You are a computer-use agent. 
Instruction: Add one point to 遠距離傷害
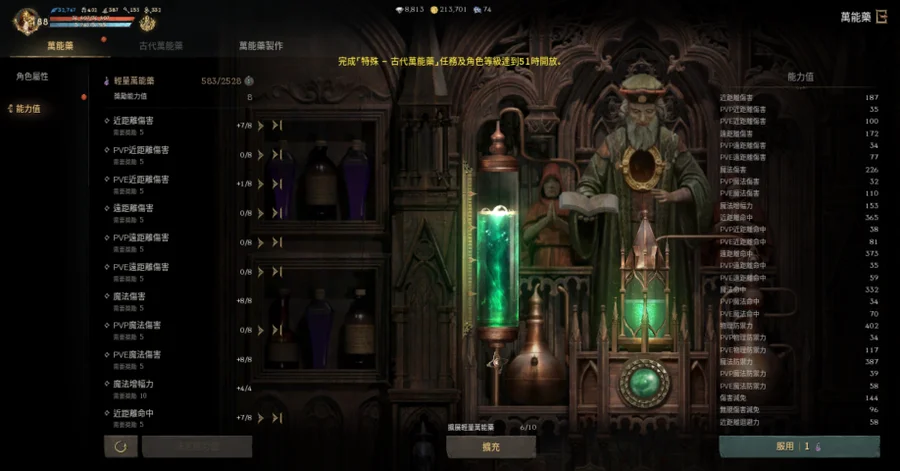pos(262,213)
